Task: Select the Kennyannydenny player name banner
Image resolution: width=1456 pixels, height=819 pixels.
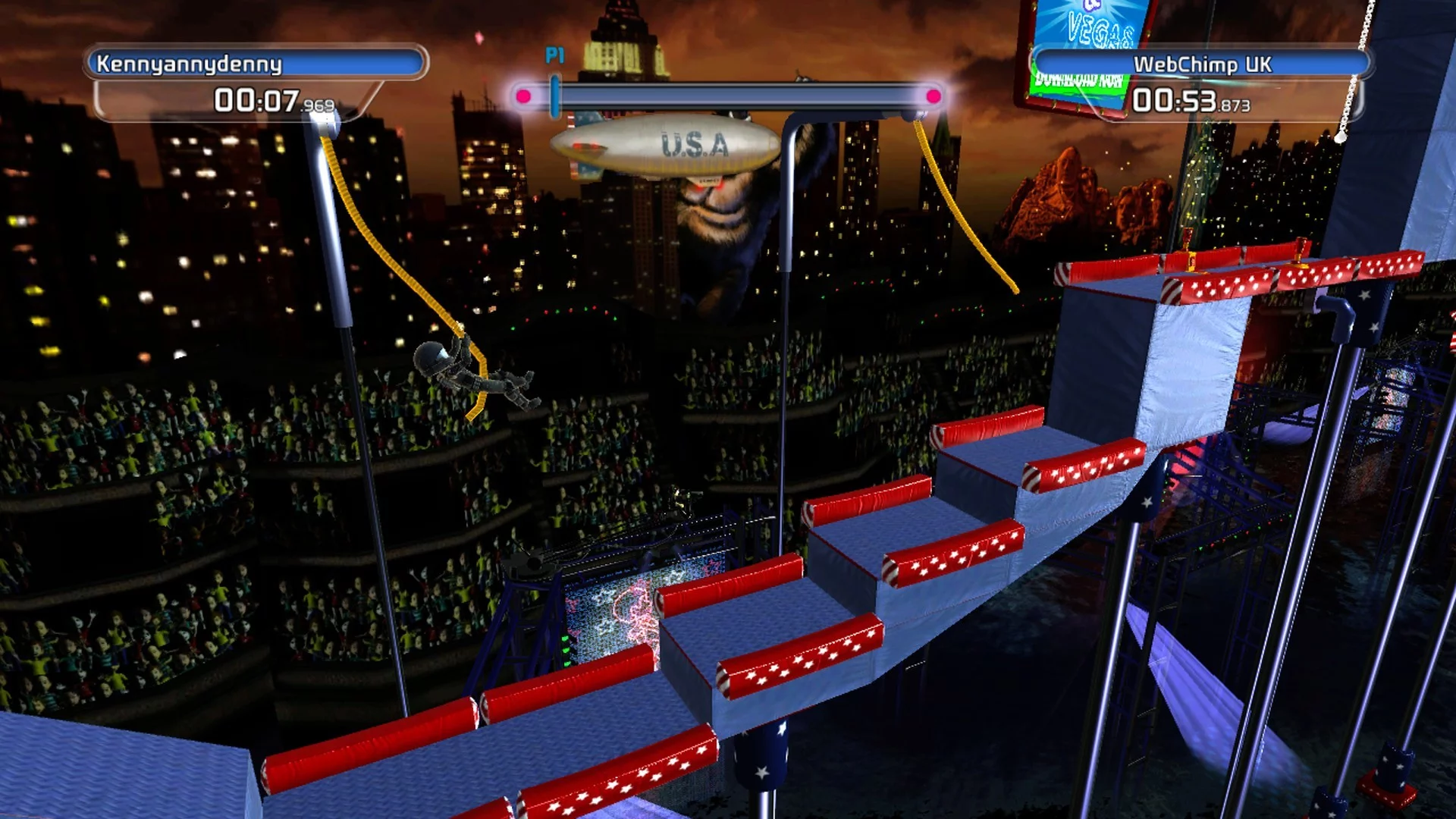Action: pyautogui.click(x=256, y=64)
